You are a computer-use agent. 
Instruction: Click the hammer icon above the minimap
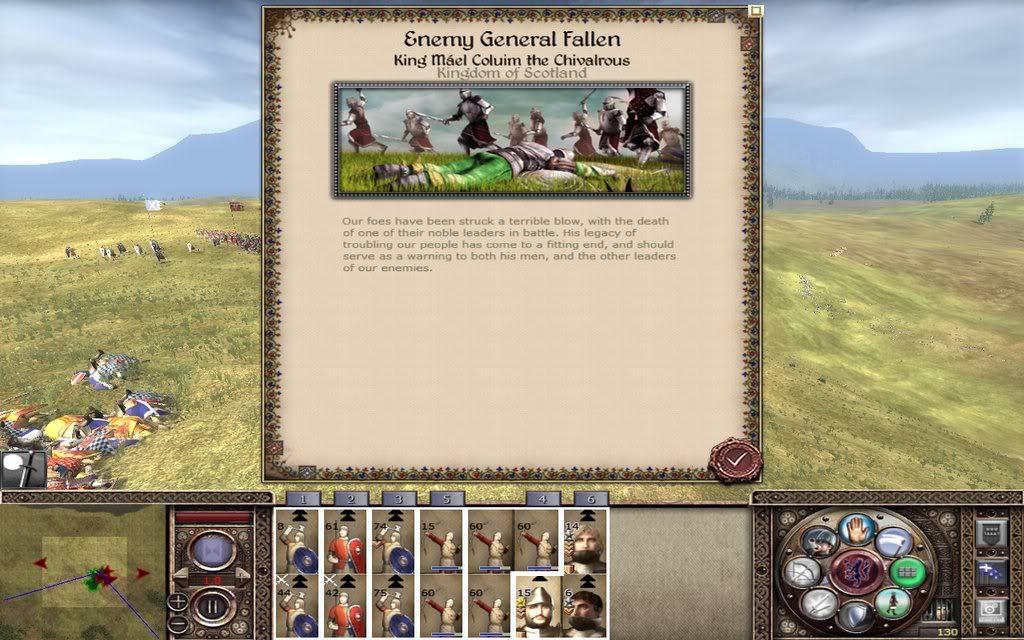[x=22, y=468]
